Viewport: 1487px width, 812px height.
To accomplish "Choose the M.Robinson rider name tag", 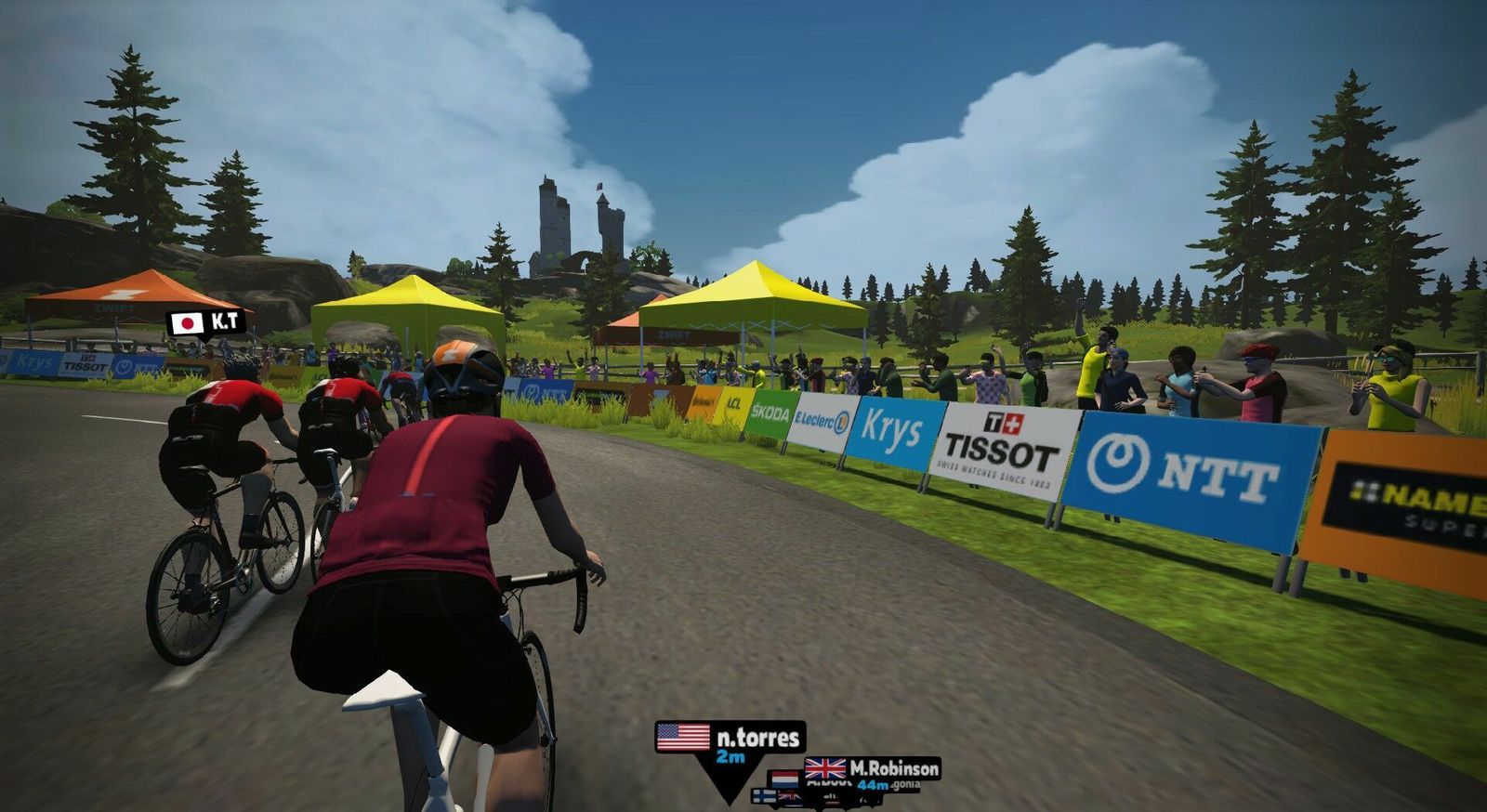I will tap(872, 769).
